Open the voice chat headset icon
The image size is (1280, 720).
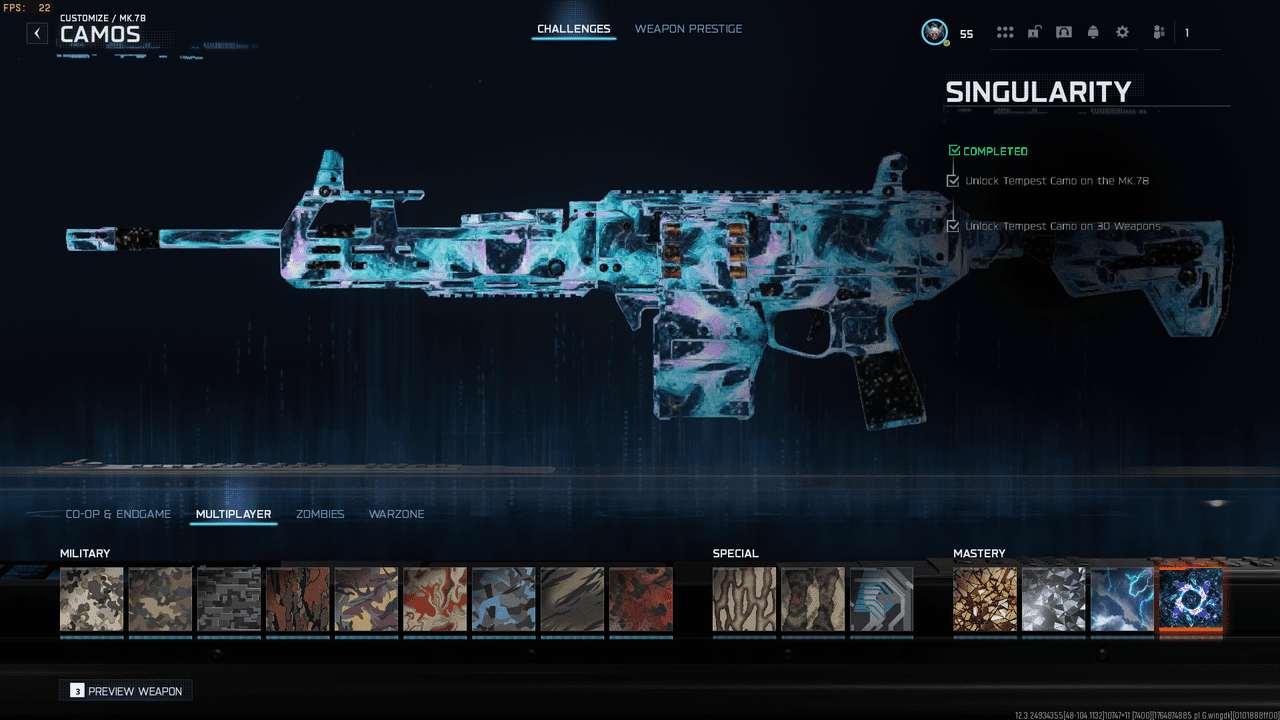[1064, 32]
